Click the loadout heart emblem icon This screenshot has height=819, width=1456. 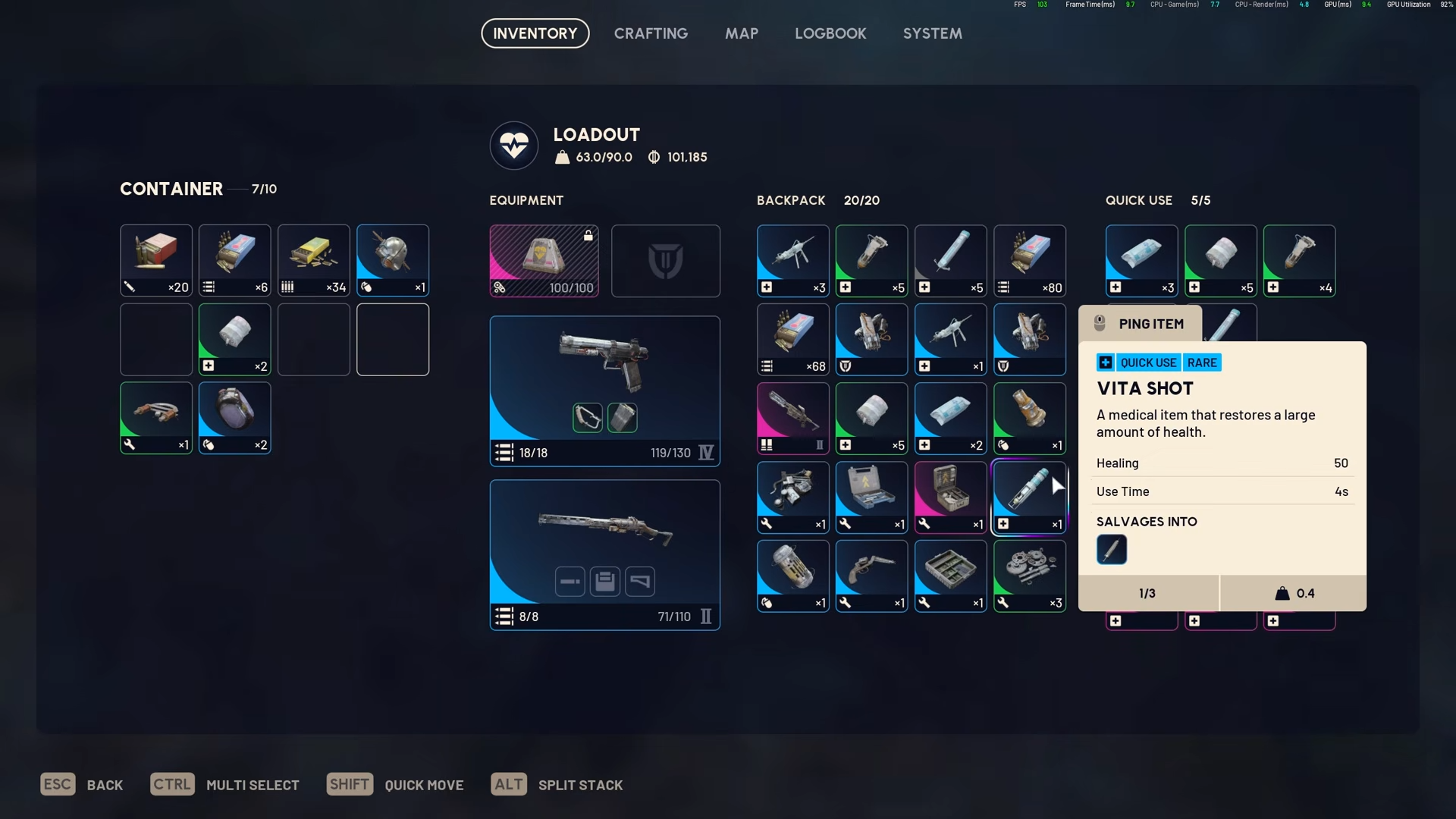click(x=514, y=145)
